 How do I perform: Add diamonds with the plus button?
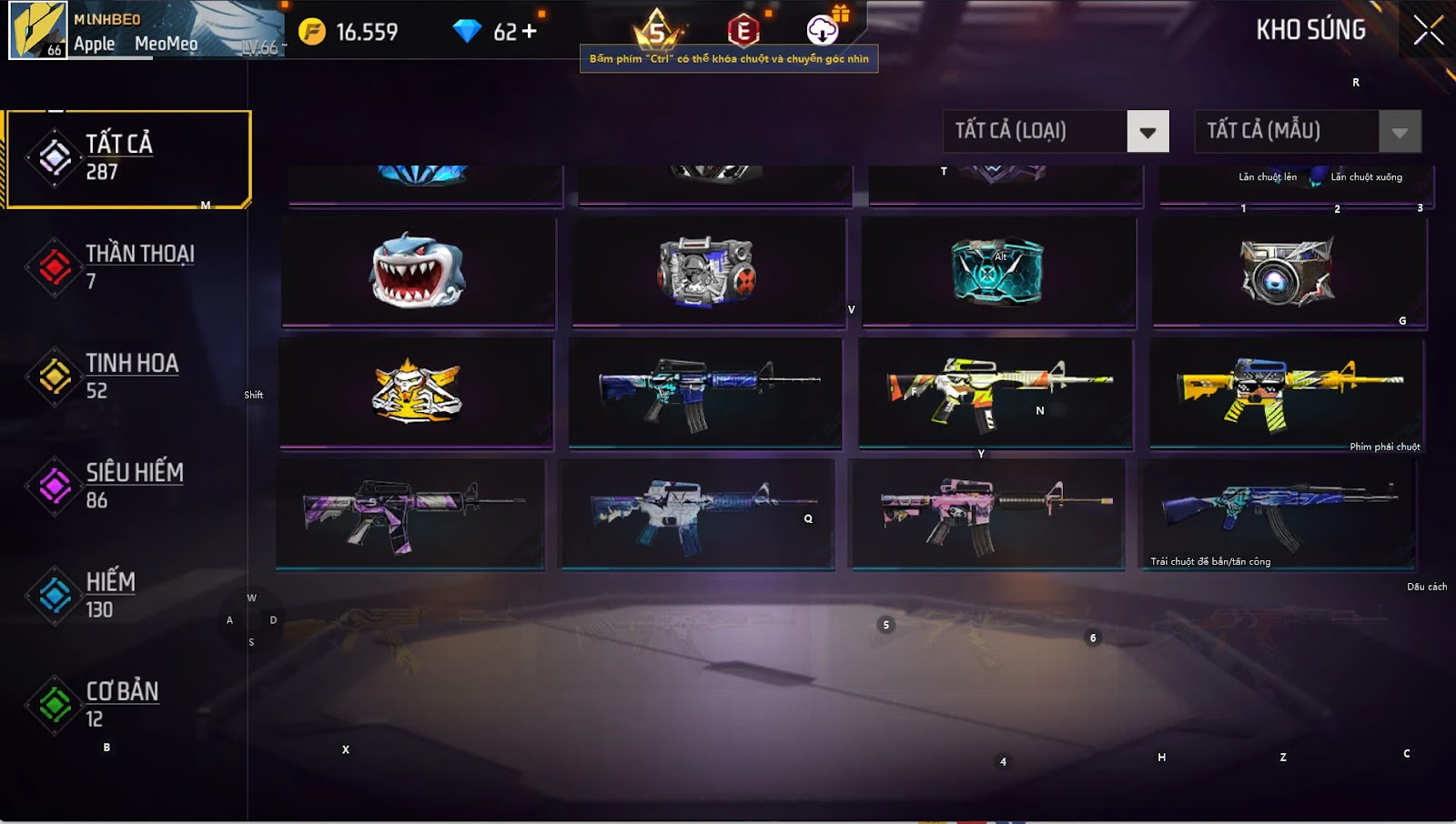529,32
